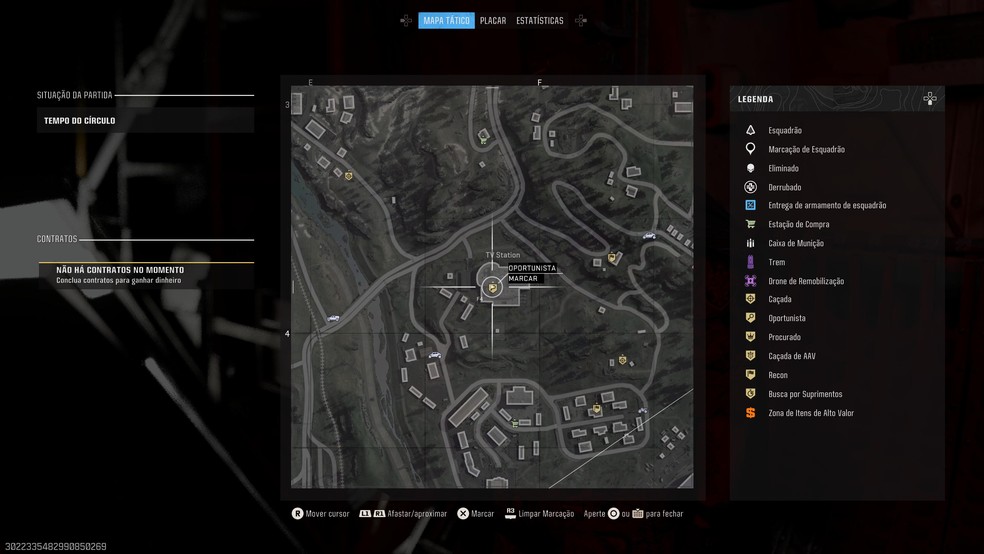Image resolution: width=984 pixels, height=554 pixels.
Task: Open the Tempo do Círculo panel
Action: coord(145,121)
